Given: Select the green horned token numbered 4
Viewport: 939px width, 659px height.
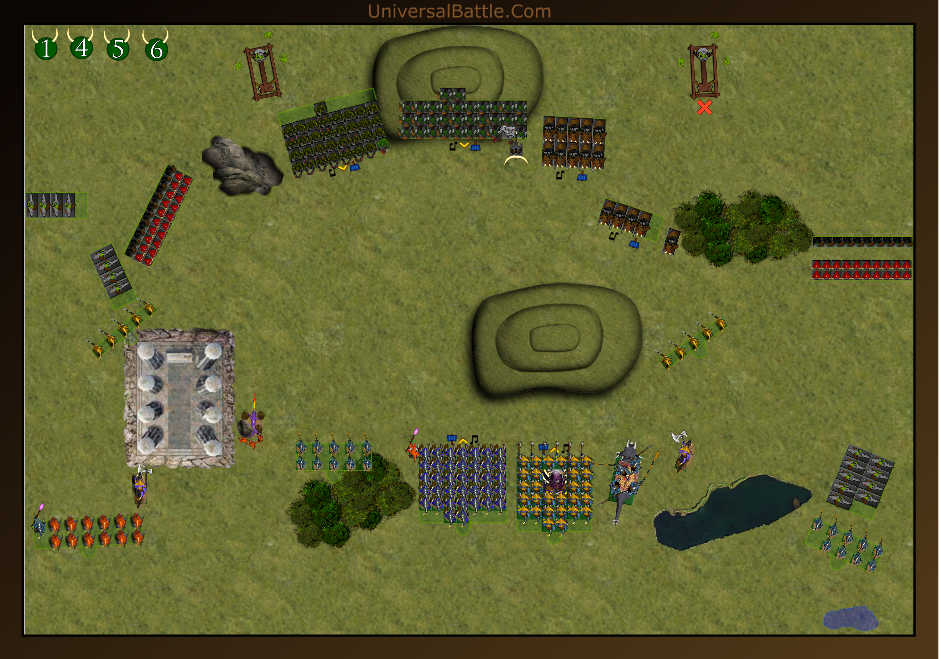Looking at the screenshot, I should [x=82, y=47].
